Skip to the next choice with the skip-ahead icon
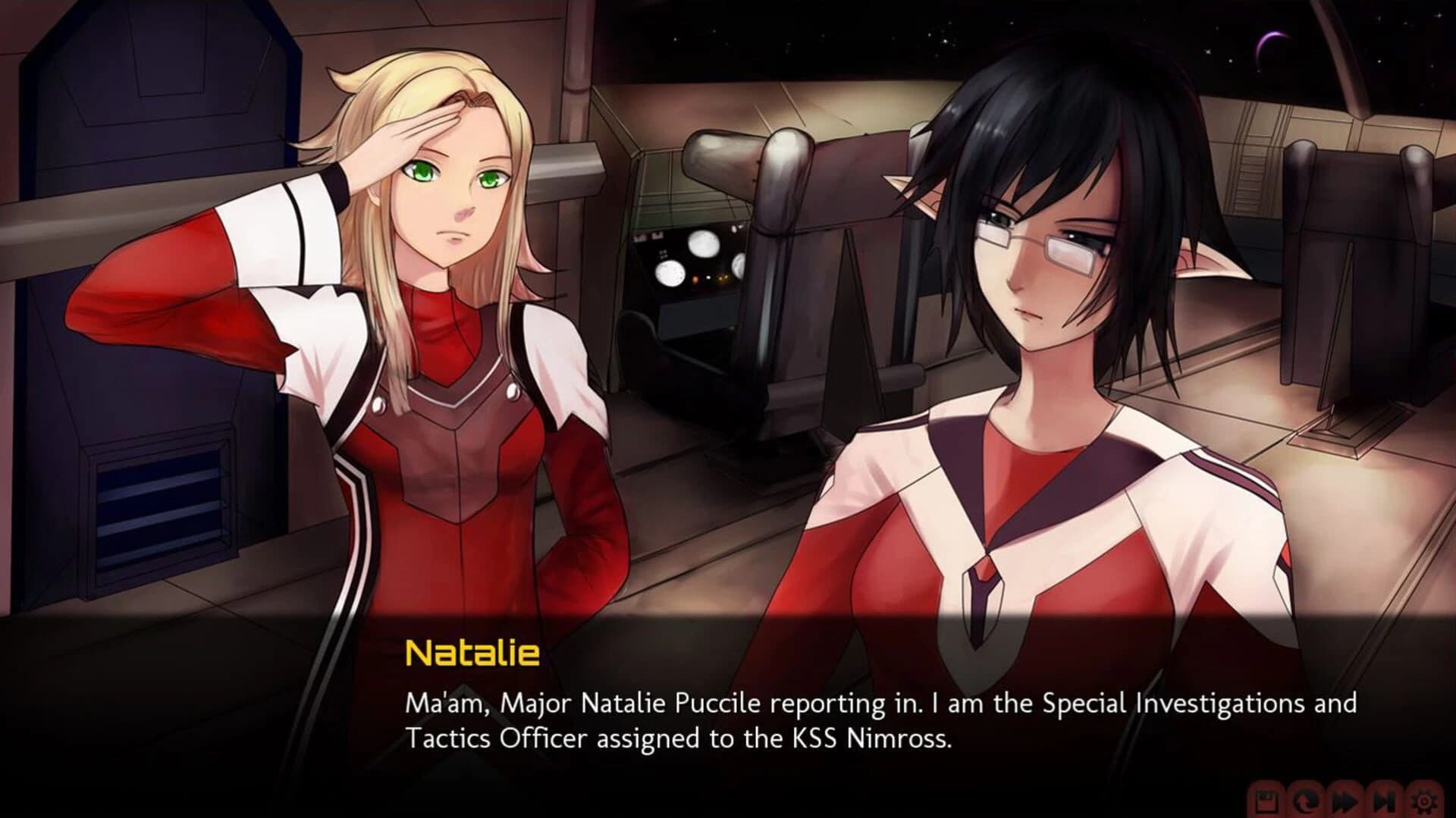This screenshot has height=818, width=1456. (x=1384, y=801)
